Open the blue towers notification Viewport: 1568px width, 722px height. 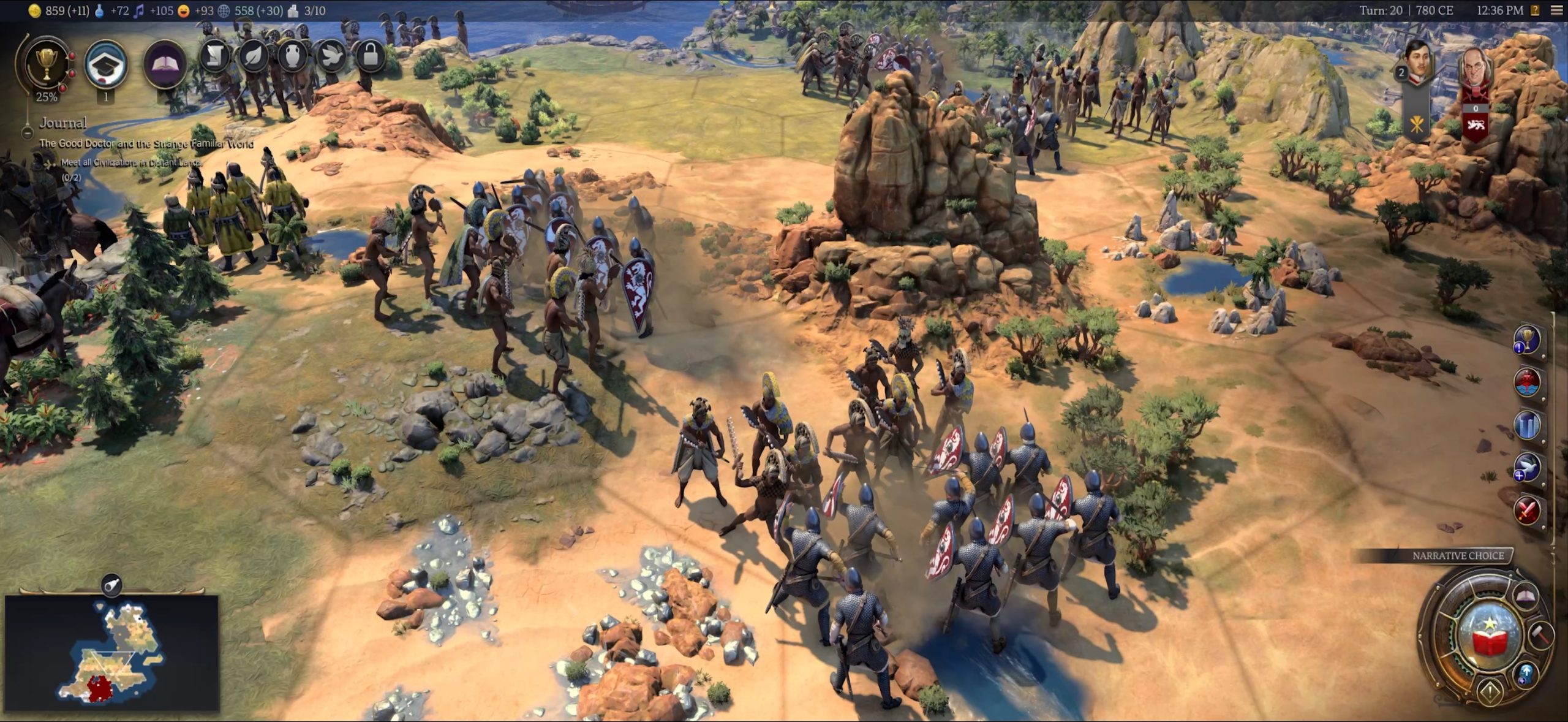tap(1527, 425)
